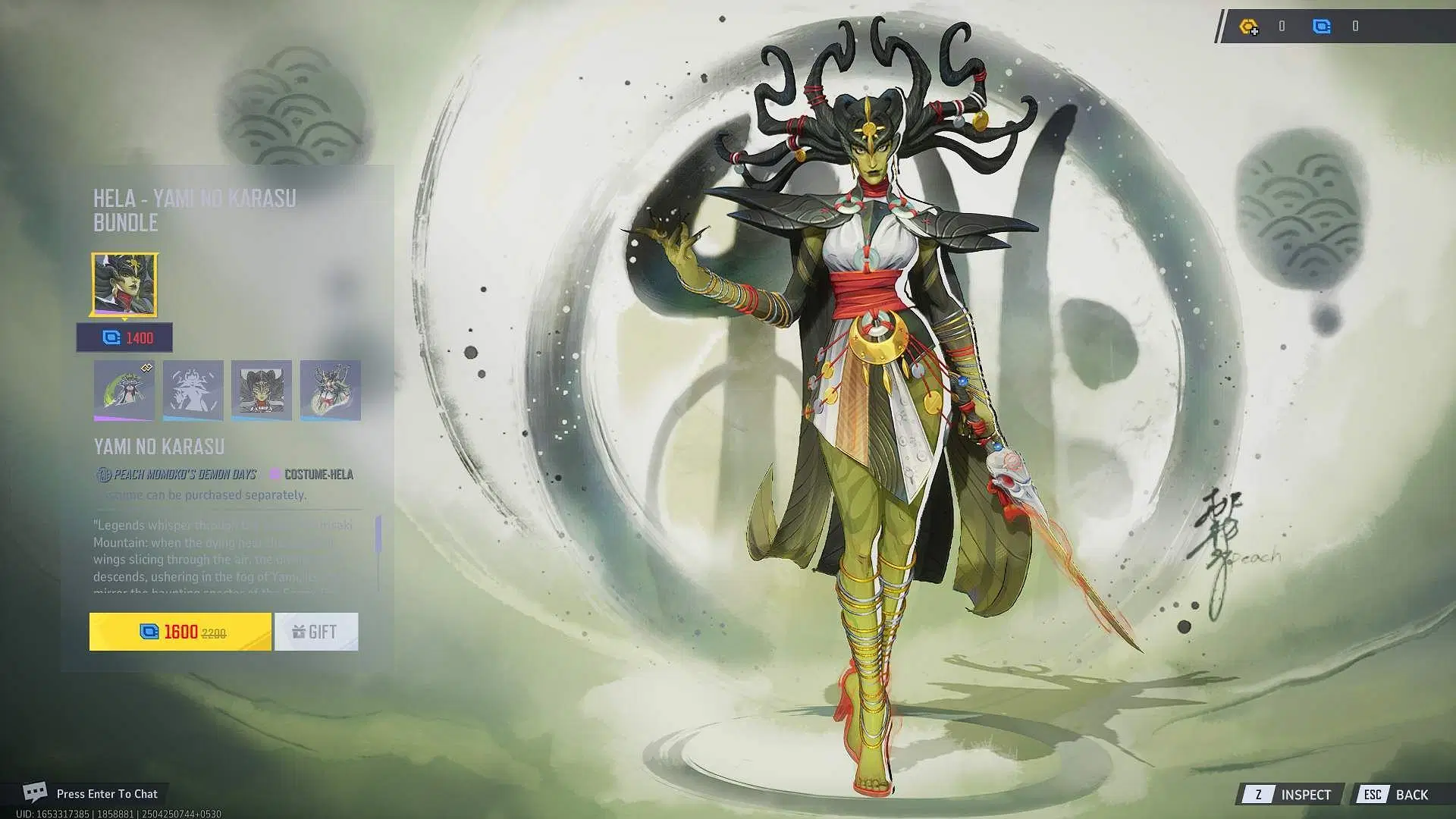
Task: Purchase the bundle for 1600 Lattice
Action: point(180,631)
